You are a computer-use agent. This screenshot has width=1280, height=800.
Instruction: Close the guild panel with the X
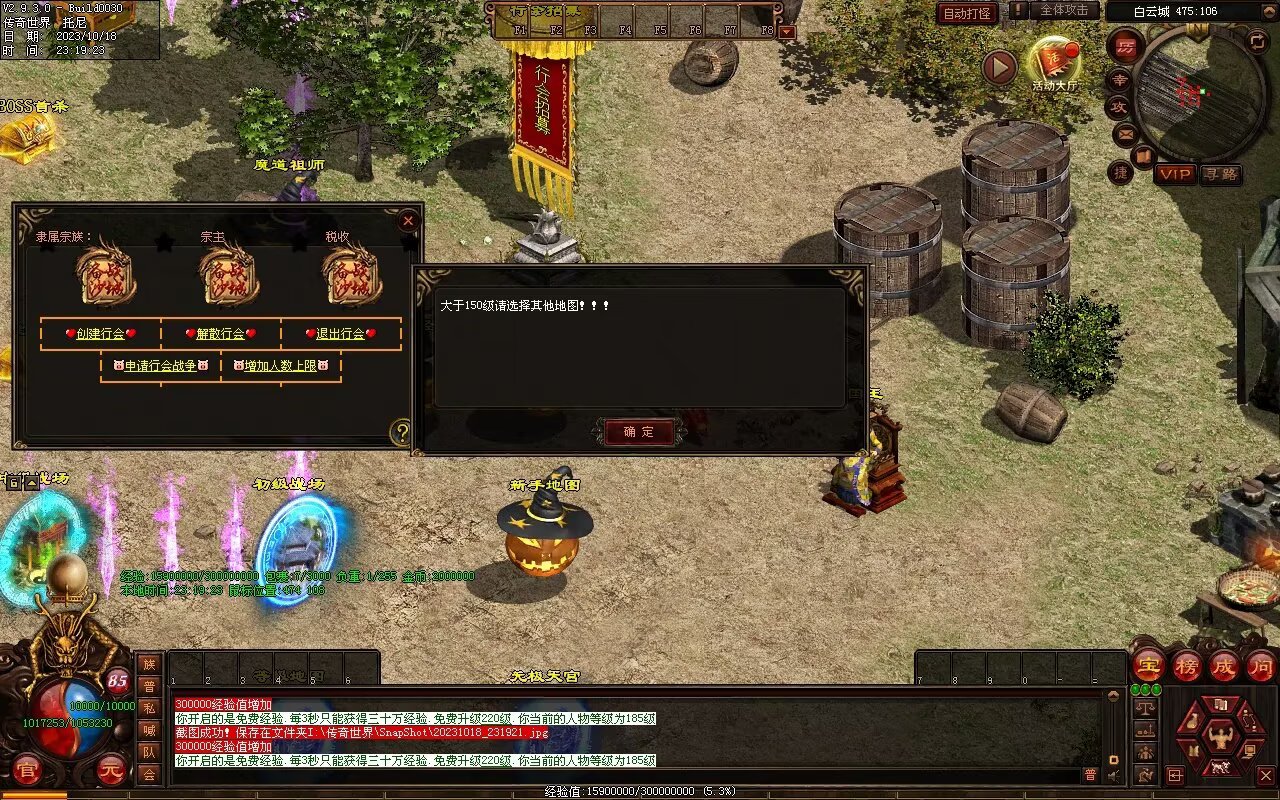[408, 221]
